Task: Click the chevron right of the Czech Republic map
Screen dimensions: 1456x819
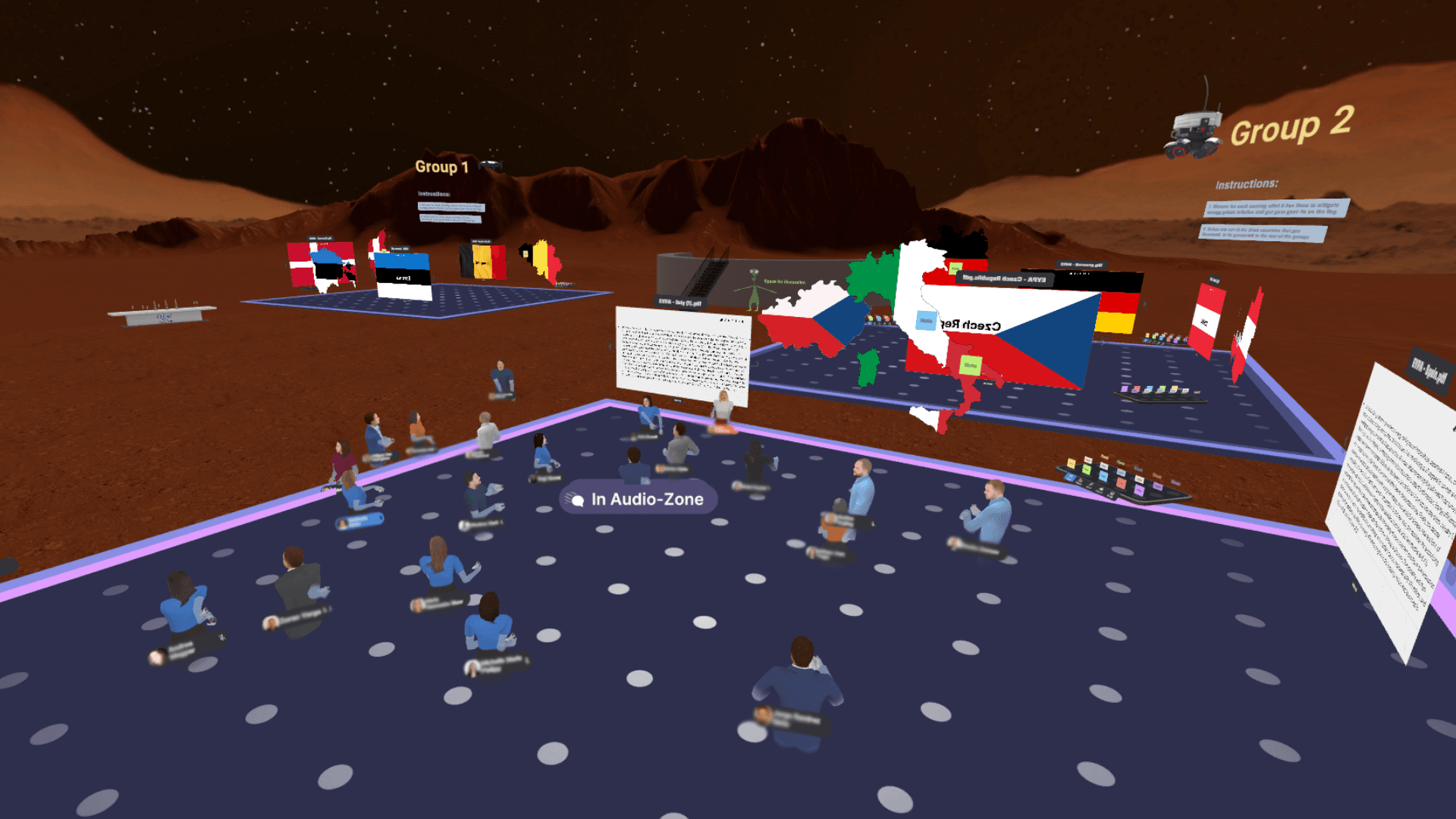Action: (x=1144, y=305)
